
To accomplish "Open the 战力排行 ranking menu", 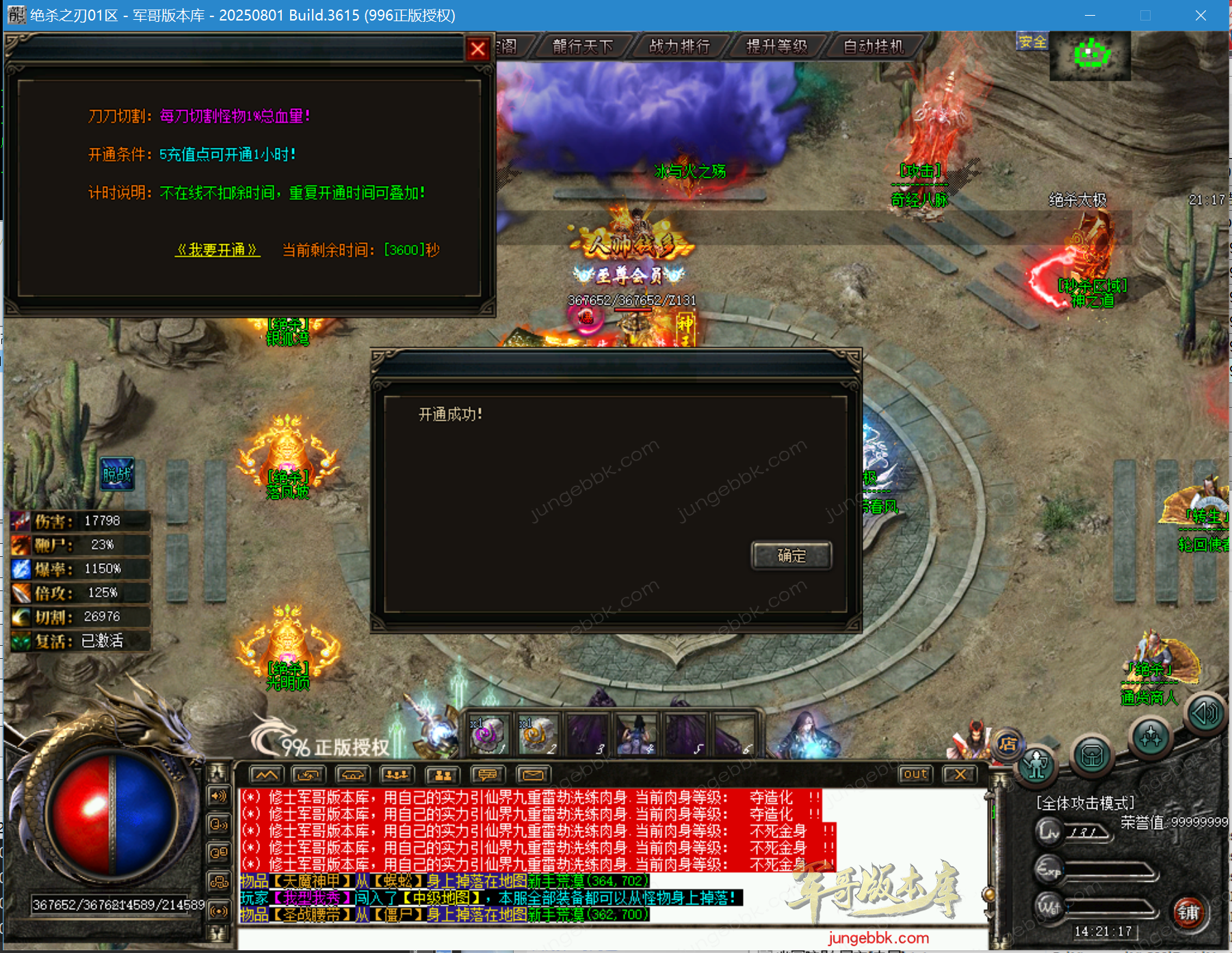I will point(679,47).
